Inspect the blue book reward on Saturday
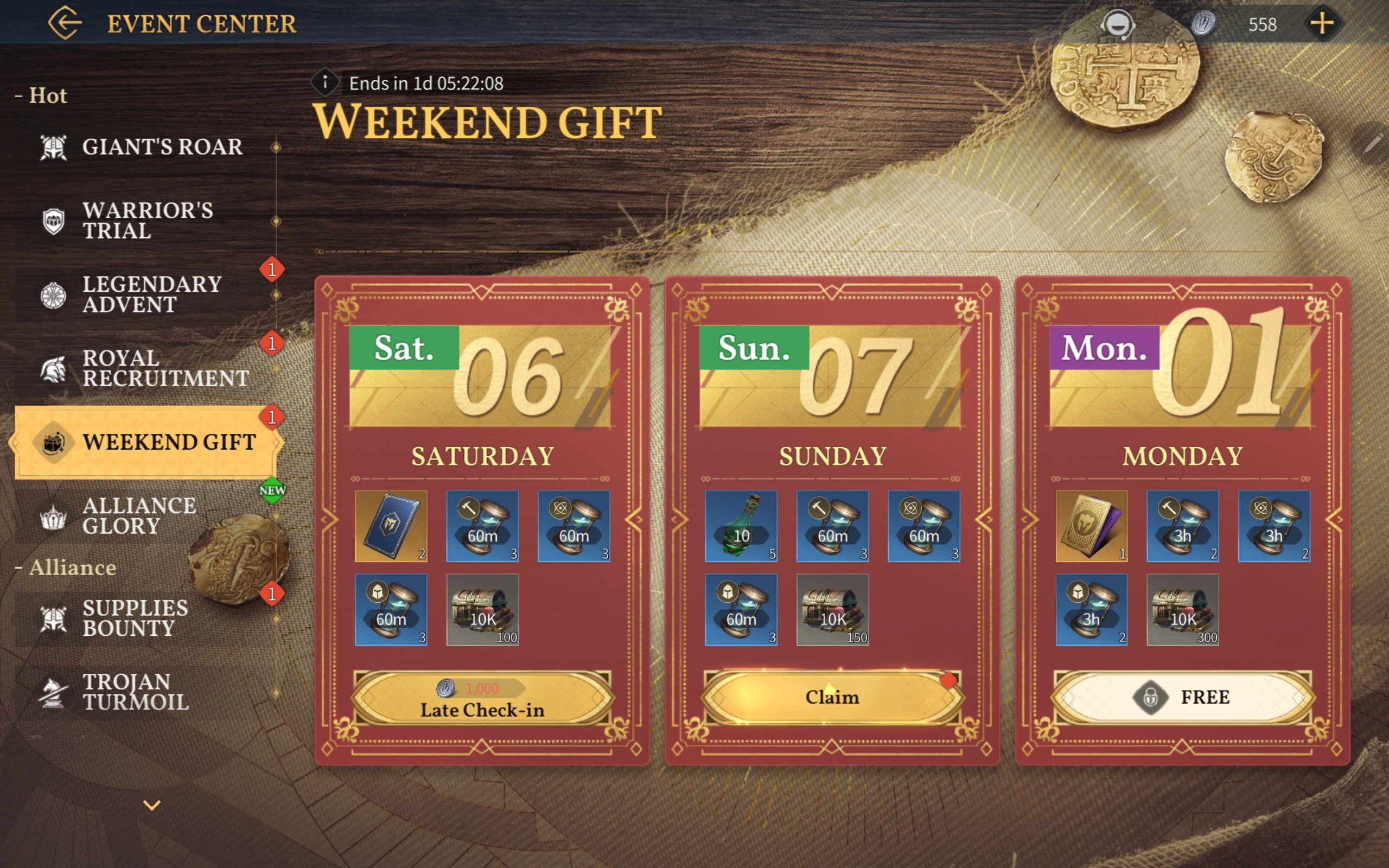1389x868 pixels. coord(391,526)
